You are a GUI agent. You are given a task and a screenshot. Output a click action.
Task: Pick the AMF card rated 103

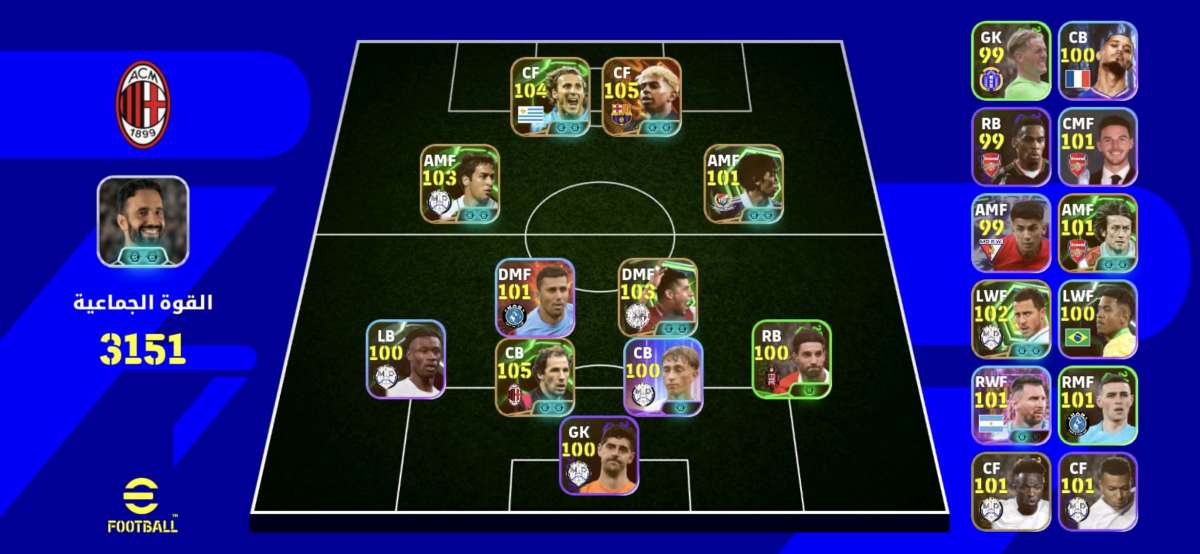pyautogui.click(x=459, y=183)
